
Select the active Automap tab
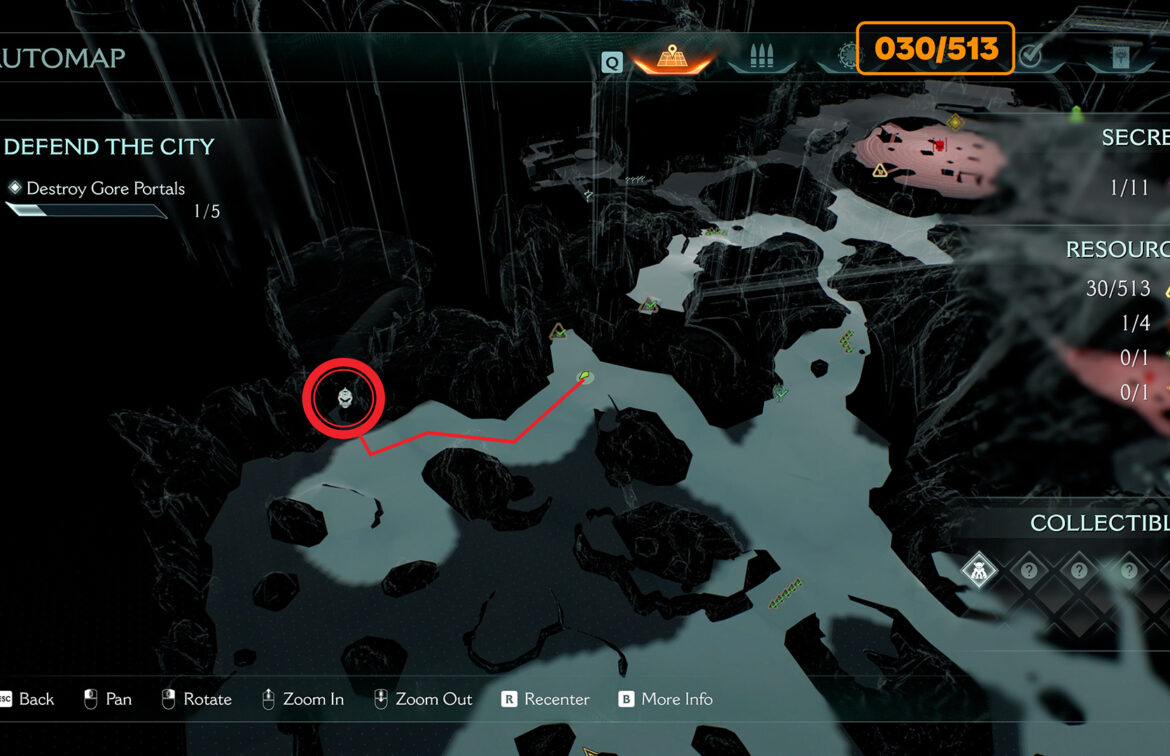click(x=671, y=58)
